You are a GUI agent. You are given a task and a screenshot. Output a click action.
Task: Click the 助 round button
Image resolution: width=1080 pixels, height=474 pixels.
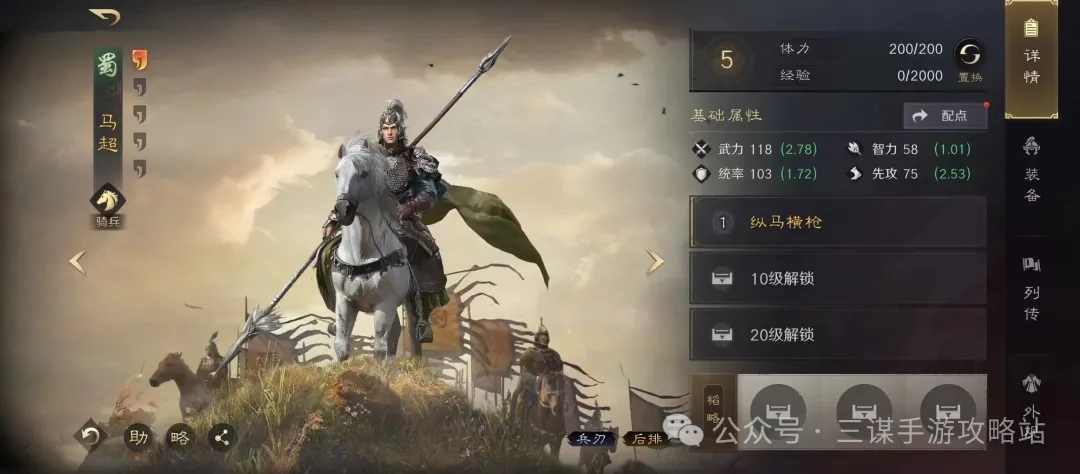pos(137,436)
